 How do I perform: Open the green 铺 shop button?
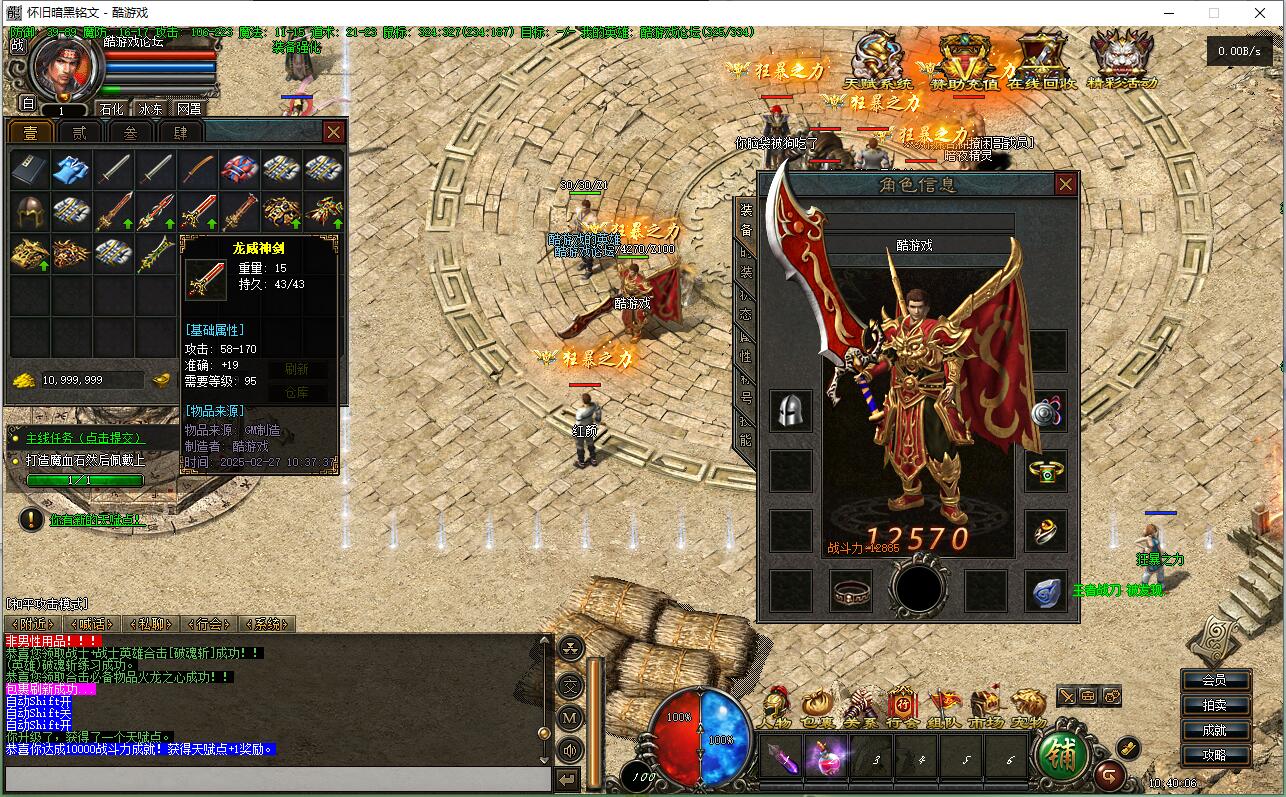(1062, 755)
